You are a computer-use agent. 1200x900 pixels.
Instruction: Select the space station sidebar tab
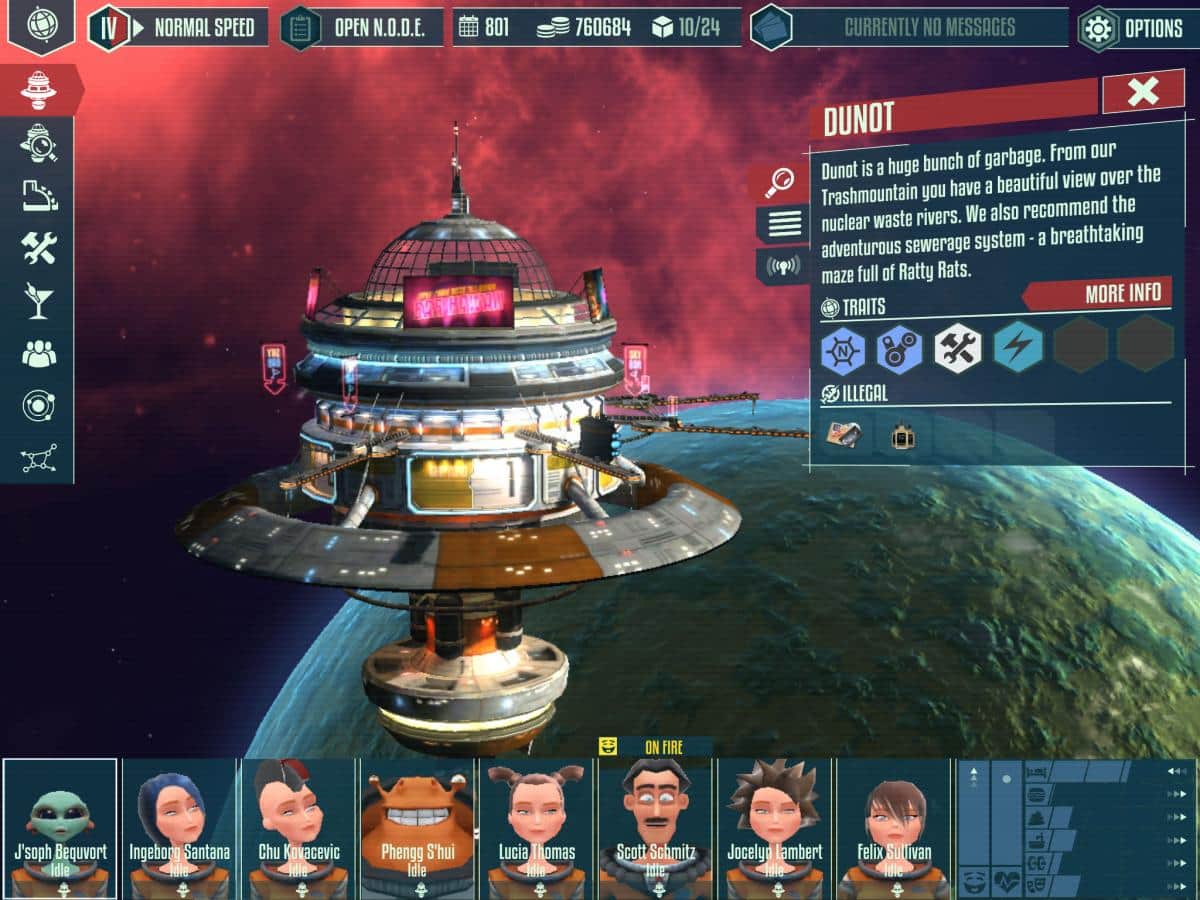38,90
